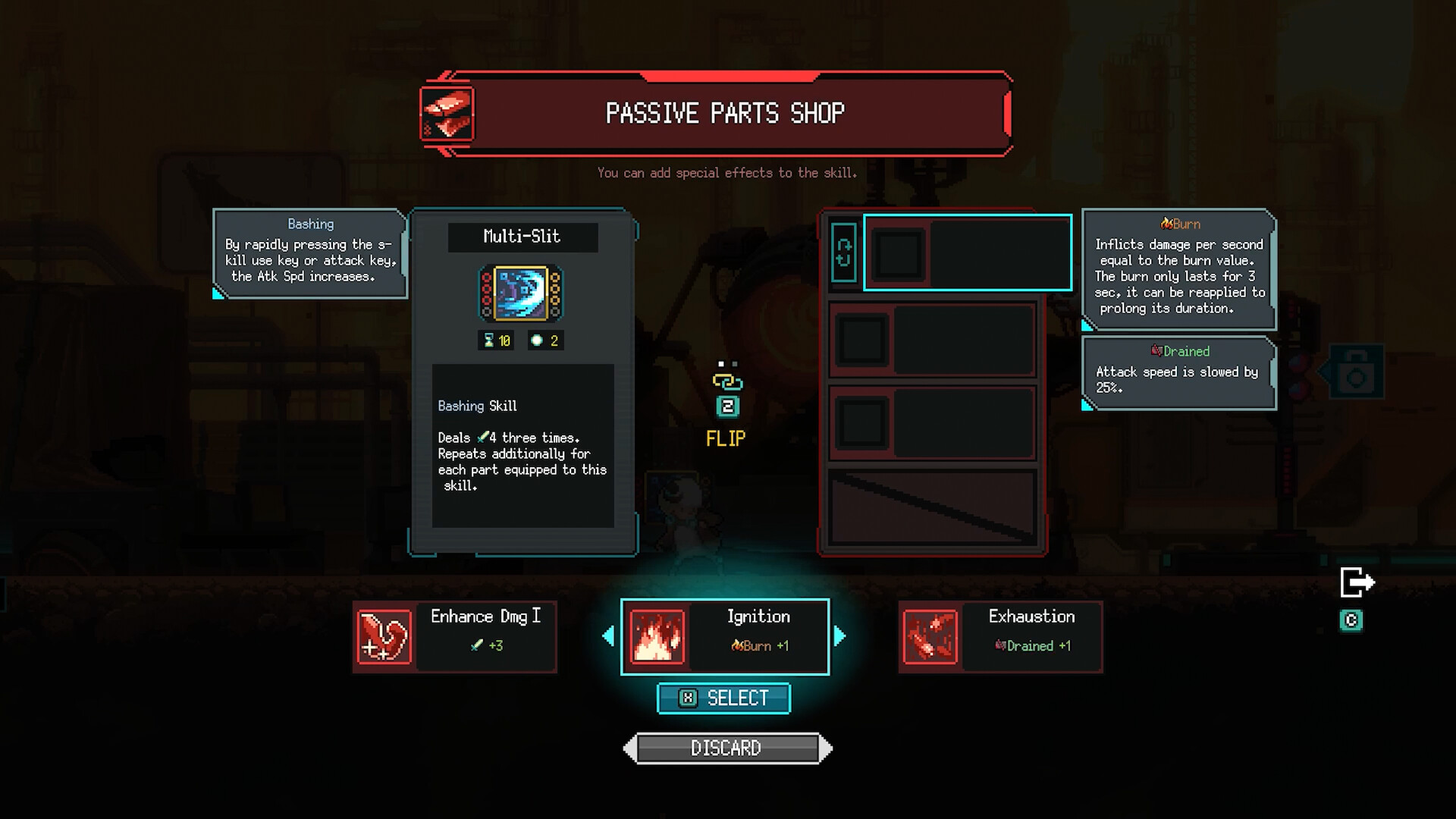Exit the Passive Parts Shop
Screen dimensions: 1456x819
[1357, 583]
